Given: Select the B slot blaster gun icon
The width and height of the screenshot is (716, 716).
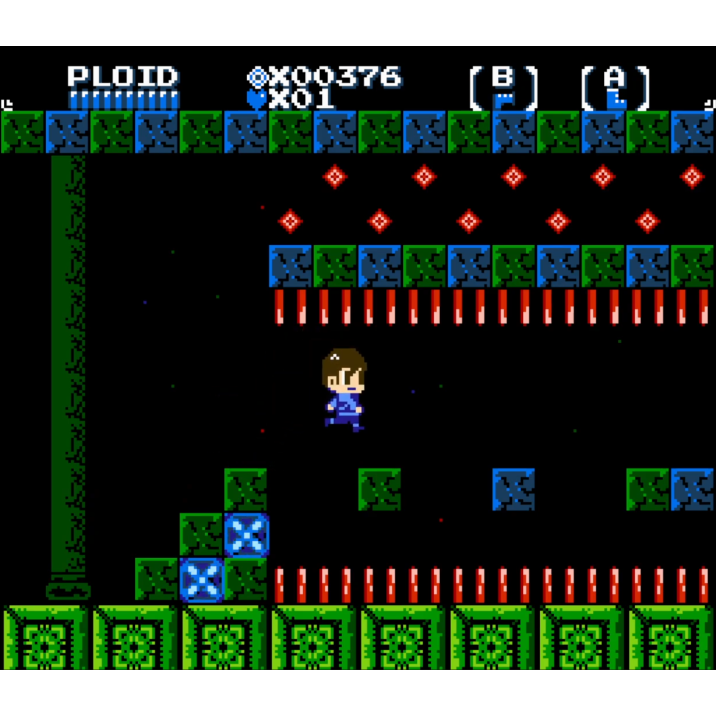Looking at the screenshot, I should [x=504, y=98].
